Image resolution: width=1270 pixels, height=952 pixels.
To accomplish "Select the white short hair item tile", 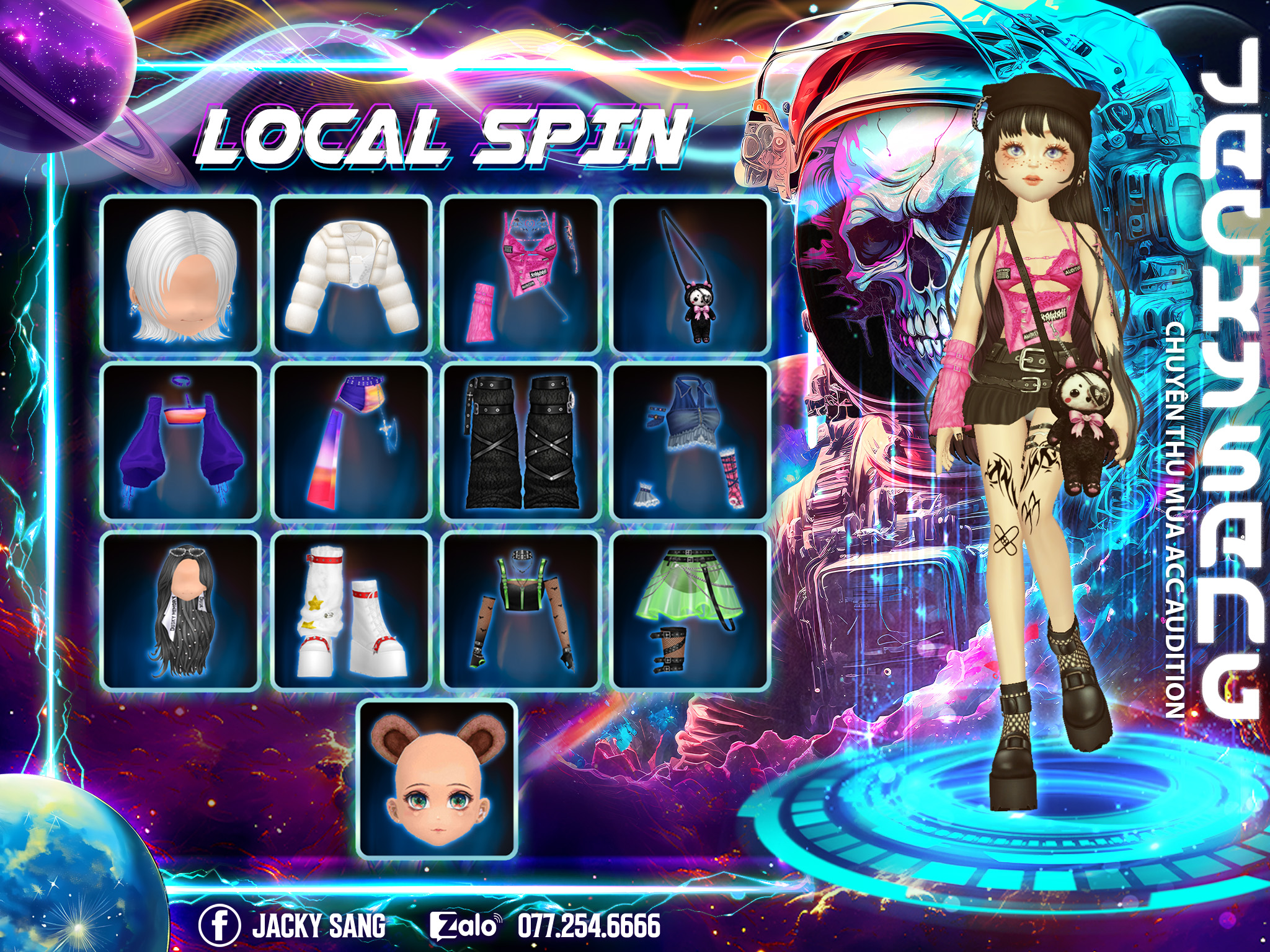I will click(180, 274).
